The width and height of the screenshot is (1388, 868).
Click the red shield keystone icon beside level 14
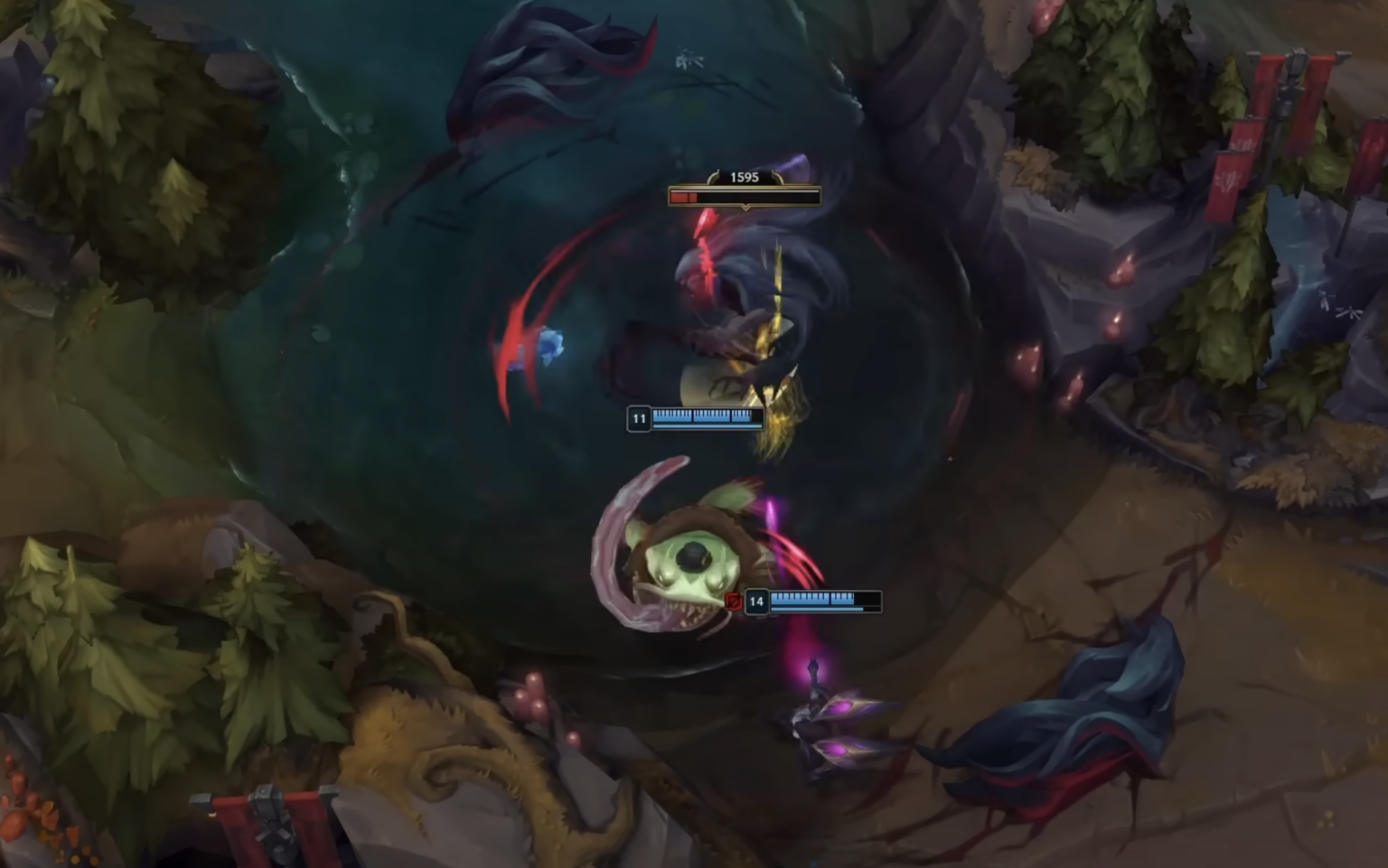(x=735, y=602)
